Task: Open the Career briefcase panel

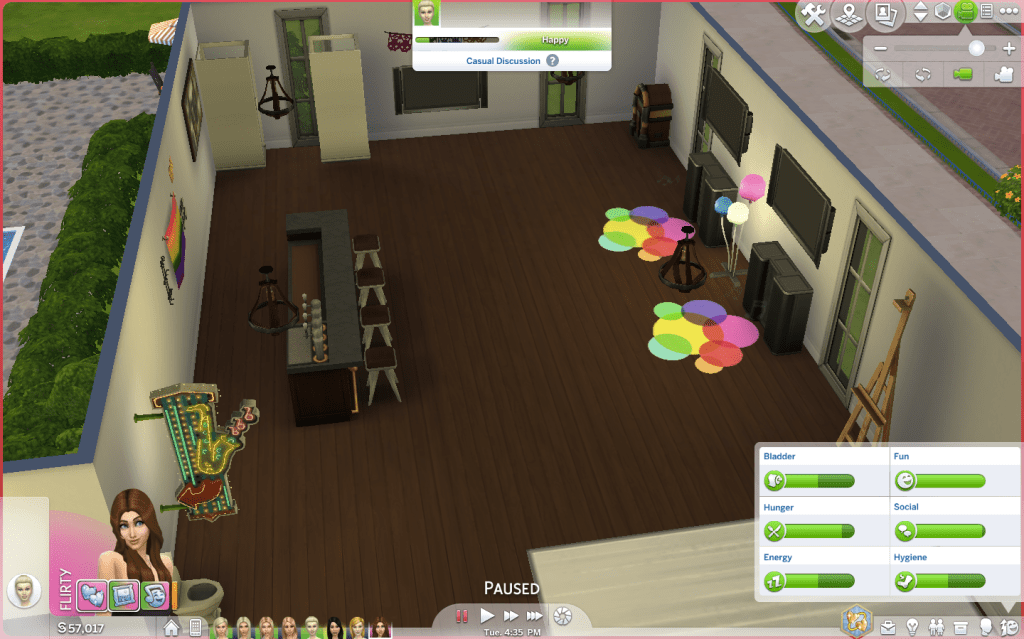Action: pos(888,628)
